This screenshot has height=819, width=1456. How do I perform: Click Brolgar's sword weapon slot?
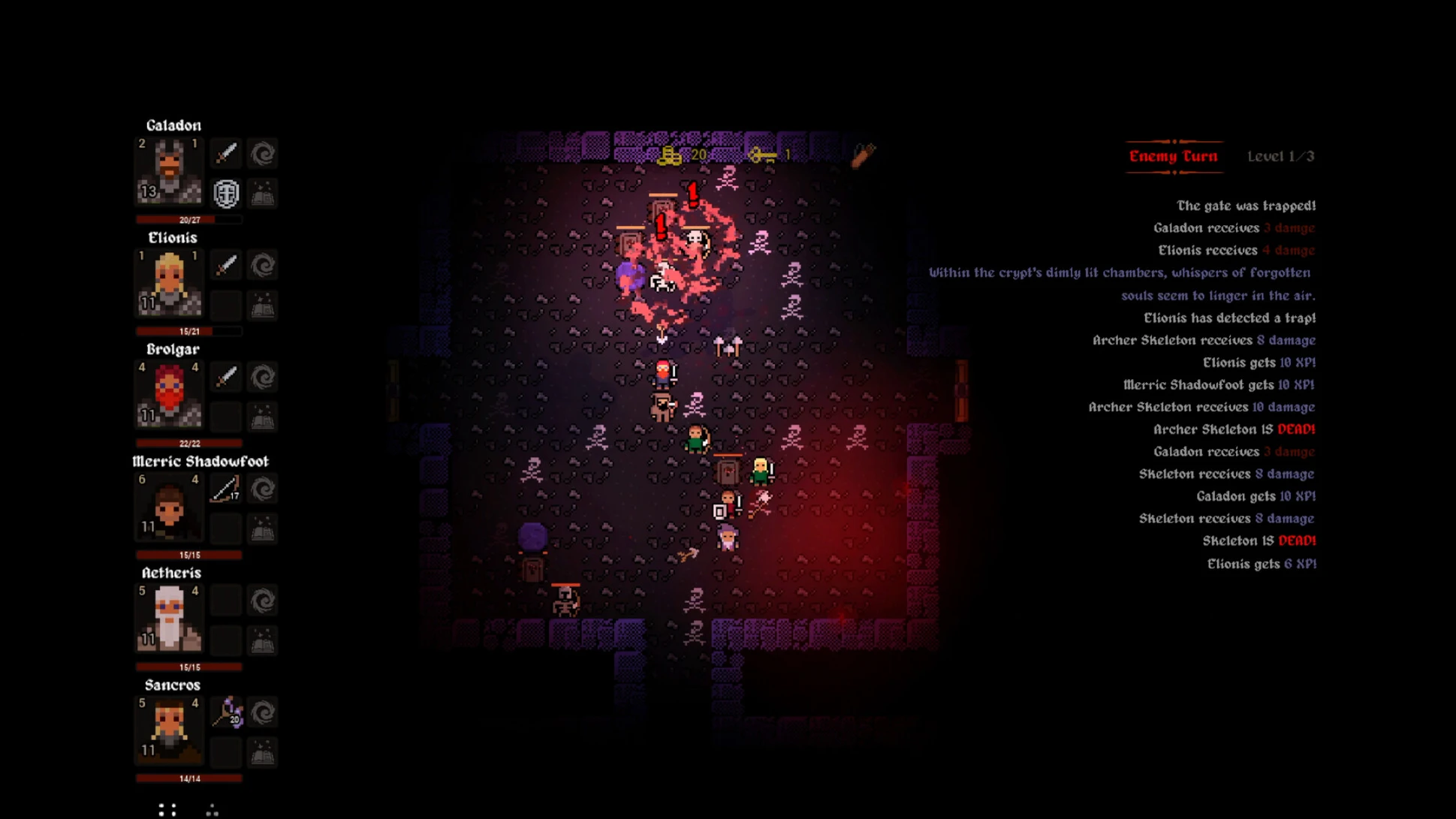(226, 377)
